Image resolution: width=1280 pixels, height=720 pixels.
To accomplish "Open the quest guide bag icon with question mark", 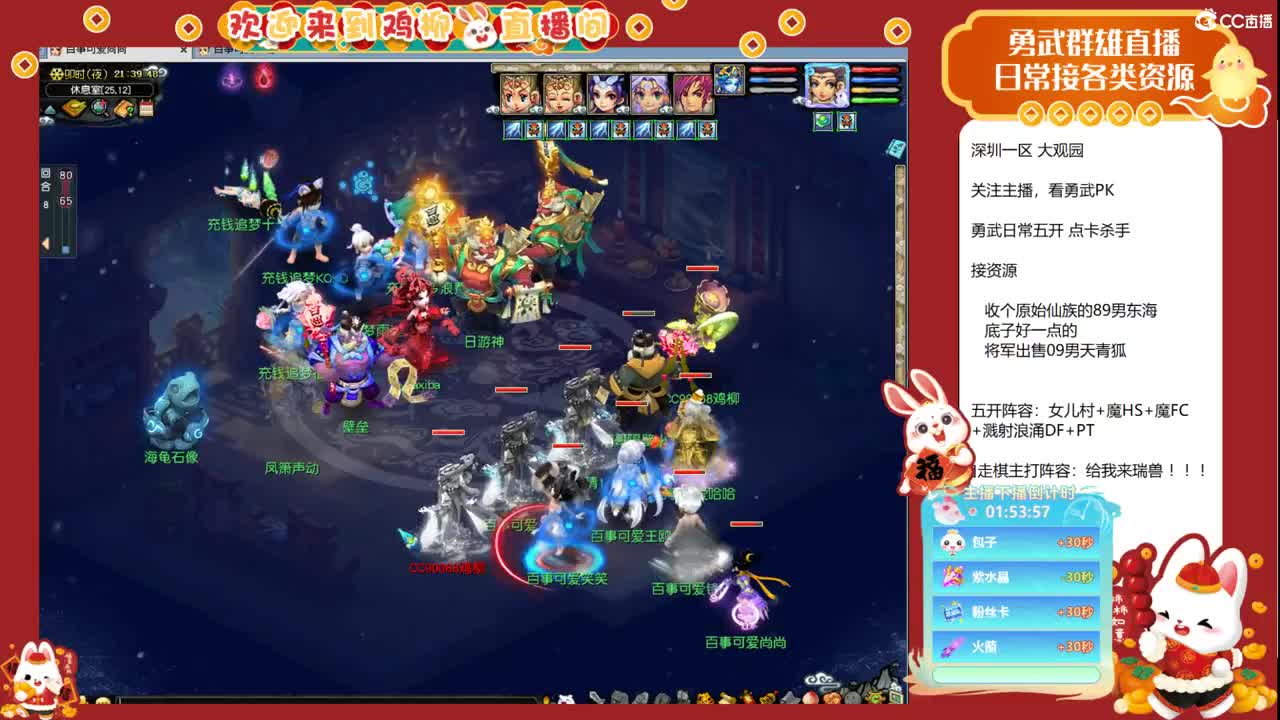I will (x=124, y=109).
